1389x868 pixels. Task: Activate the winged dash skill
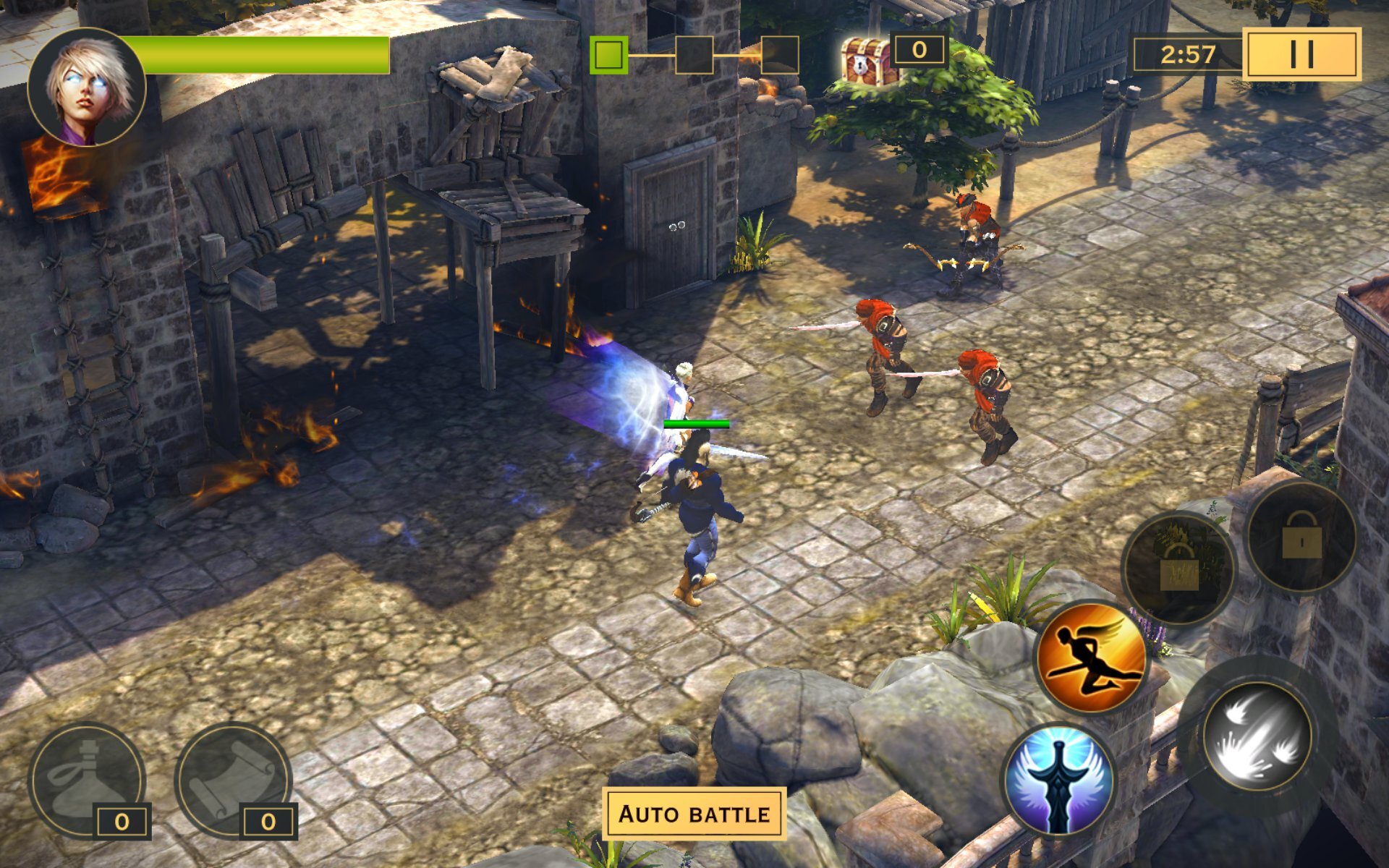[1092, 656]
